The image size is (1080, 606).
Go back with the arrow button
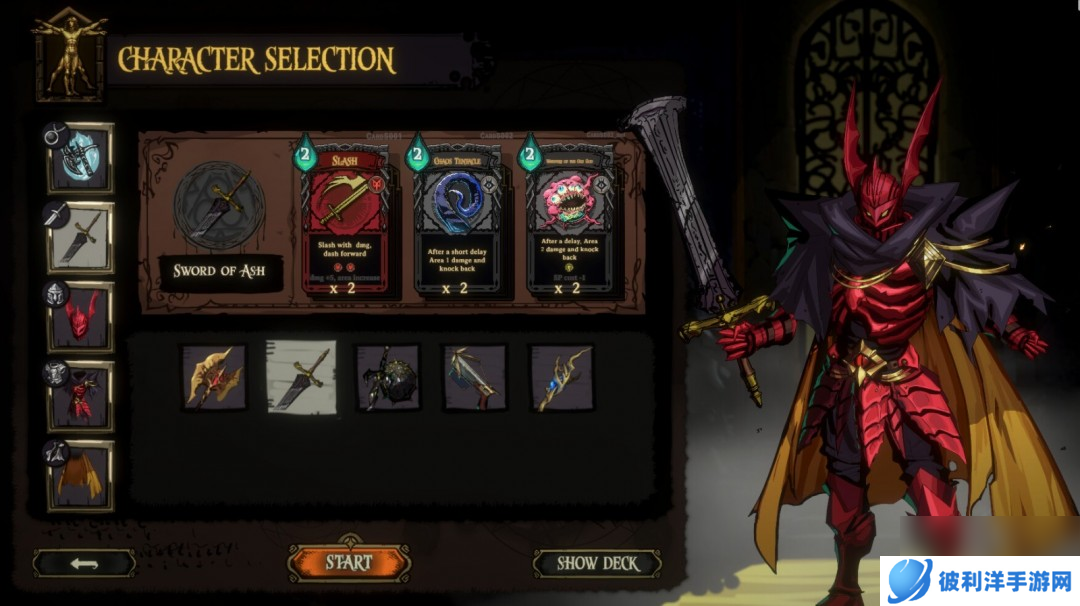tap(84, 563)
